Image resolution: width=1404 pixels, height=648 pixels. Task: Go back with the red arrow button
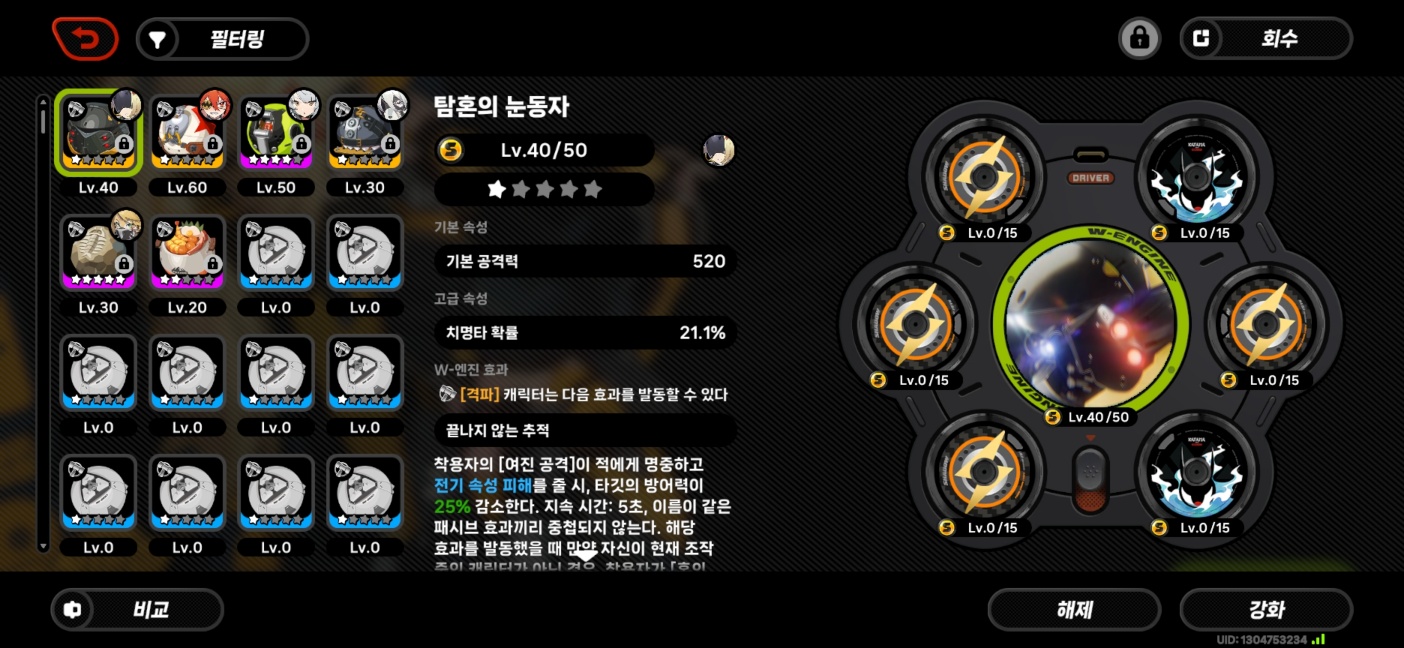85,39
